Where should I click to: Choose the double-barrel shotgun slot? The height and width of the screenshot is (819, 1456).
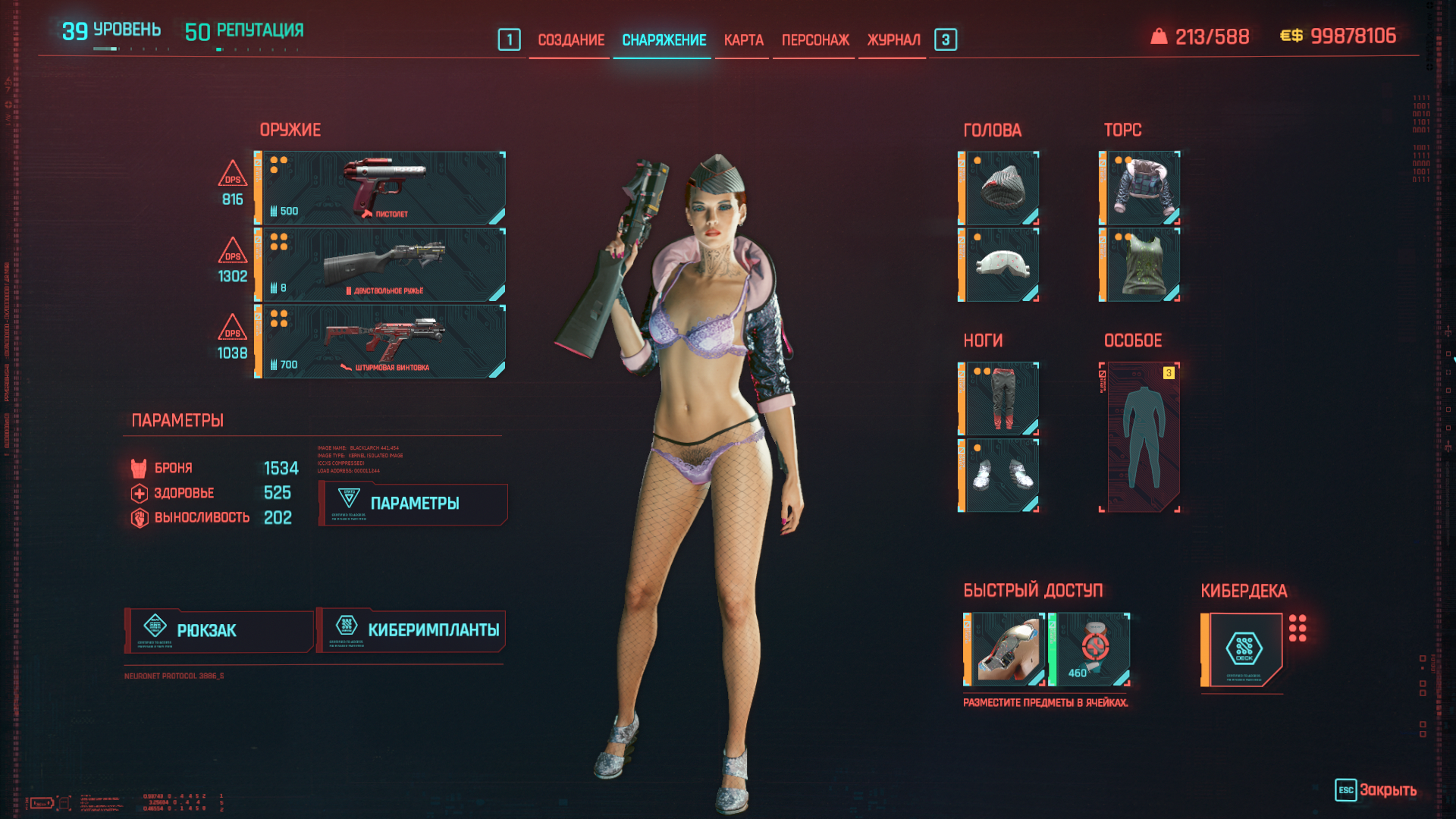(381, 265)
